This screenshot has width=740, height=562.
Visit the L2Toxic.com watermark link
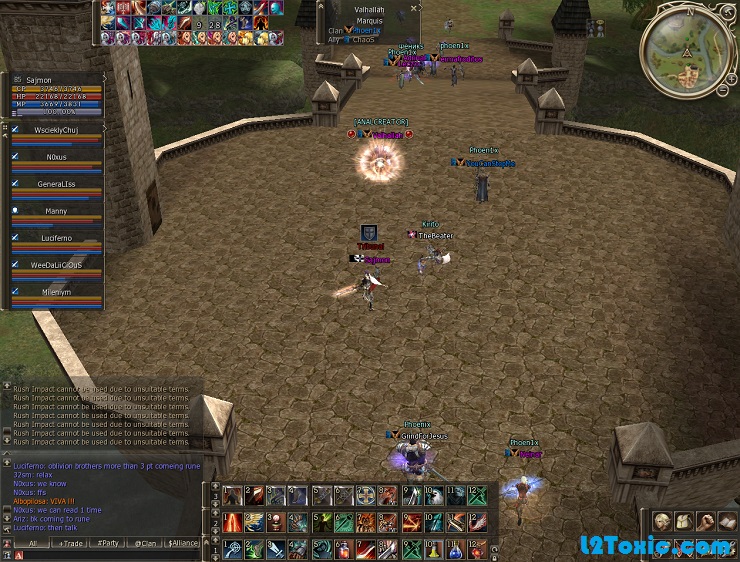655,546
